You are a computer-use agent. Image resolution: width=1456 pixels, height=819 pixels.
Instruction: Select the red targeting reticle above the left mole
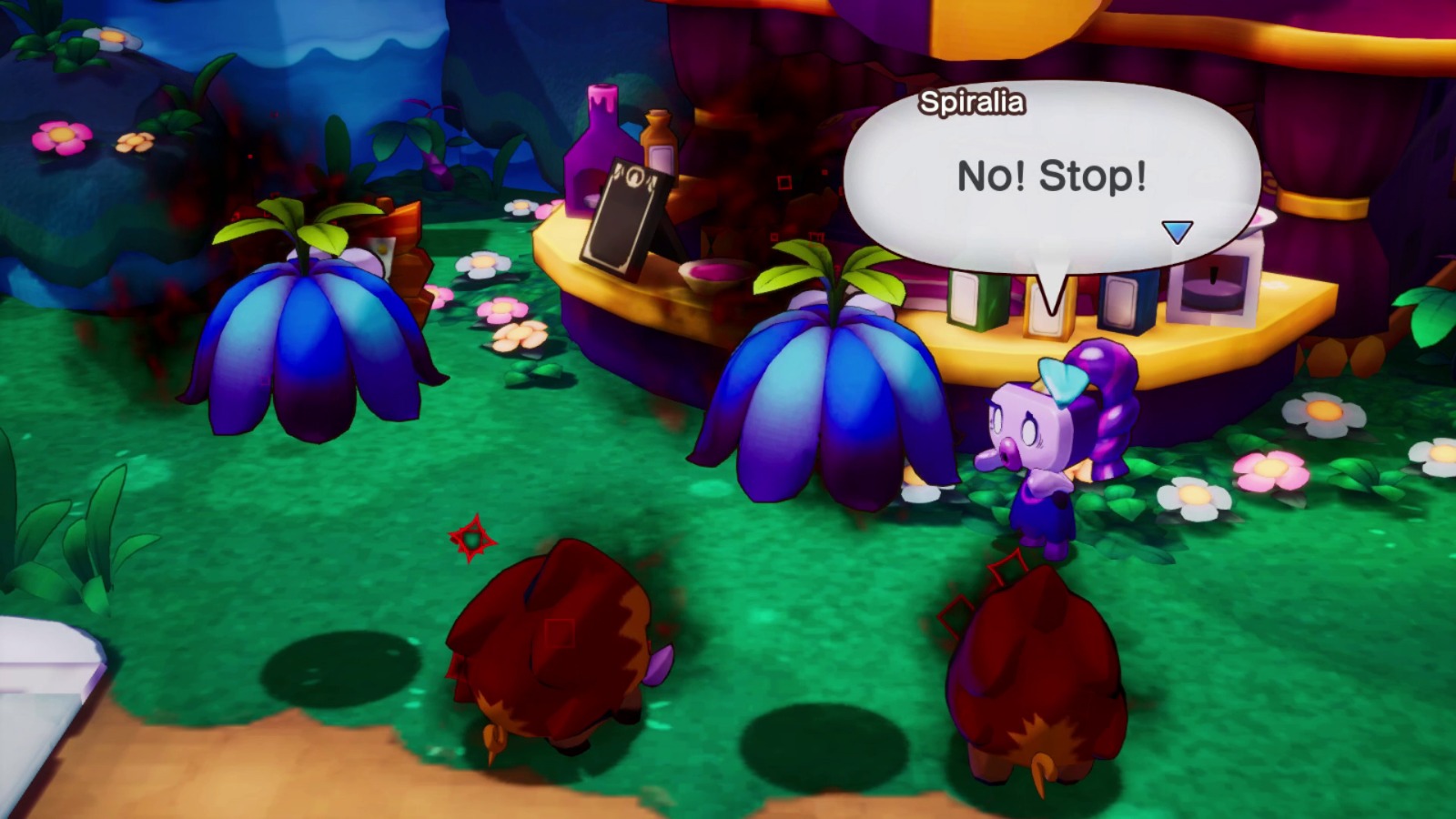(471, 539)
